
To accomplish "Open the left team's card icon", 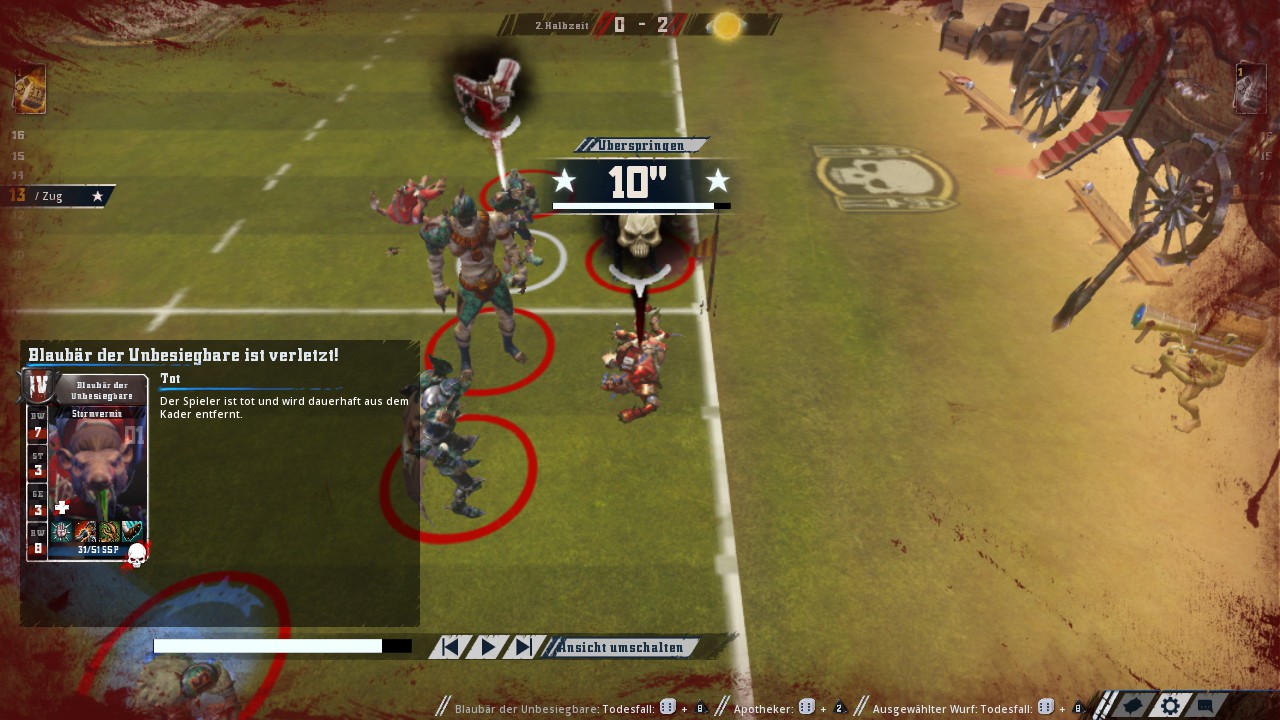I will click(x=29, y=90).
